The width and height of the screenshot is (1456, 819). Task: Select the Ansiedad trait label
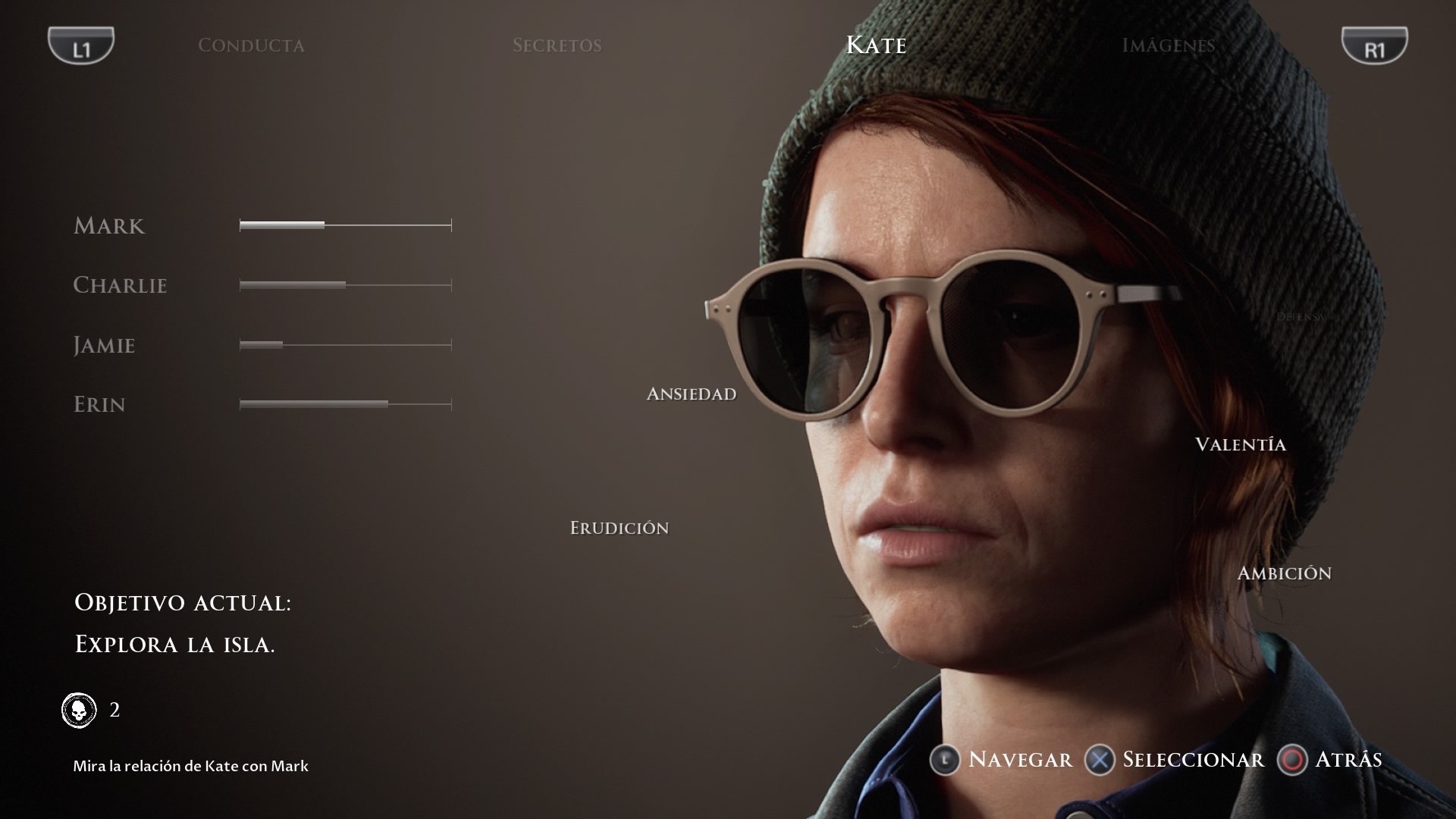691,394
